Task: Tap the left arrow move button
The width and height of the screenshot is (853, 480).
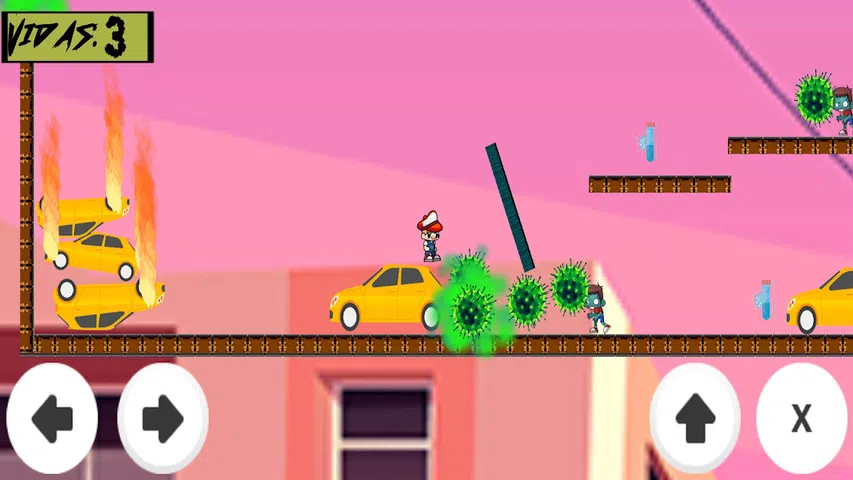Action: (52, 418)
